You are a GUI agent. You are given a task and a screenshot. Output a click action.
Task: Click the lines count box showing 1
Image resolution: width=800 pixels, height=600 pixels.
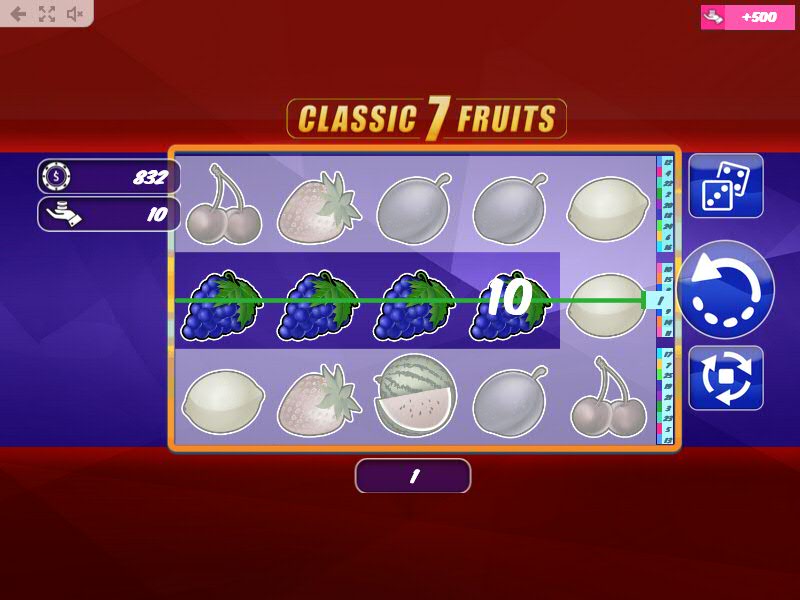[x=413, y=477]
